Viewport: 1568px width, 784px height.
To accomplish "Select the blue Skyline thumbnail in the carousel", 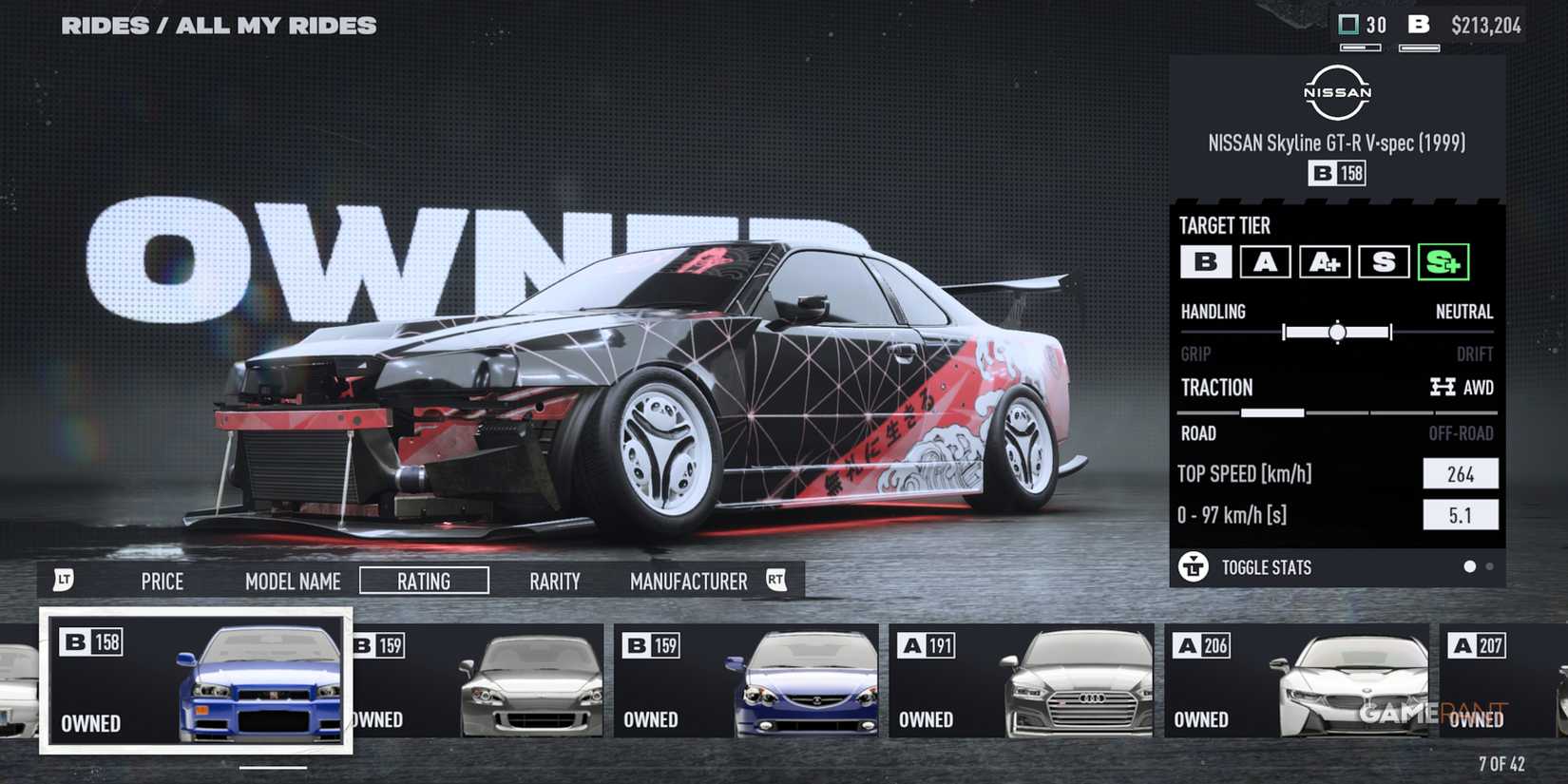I will (195, 684).
